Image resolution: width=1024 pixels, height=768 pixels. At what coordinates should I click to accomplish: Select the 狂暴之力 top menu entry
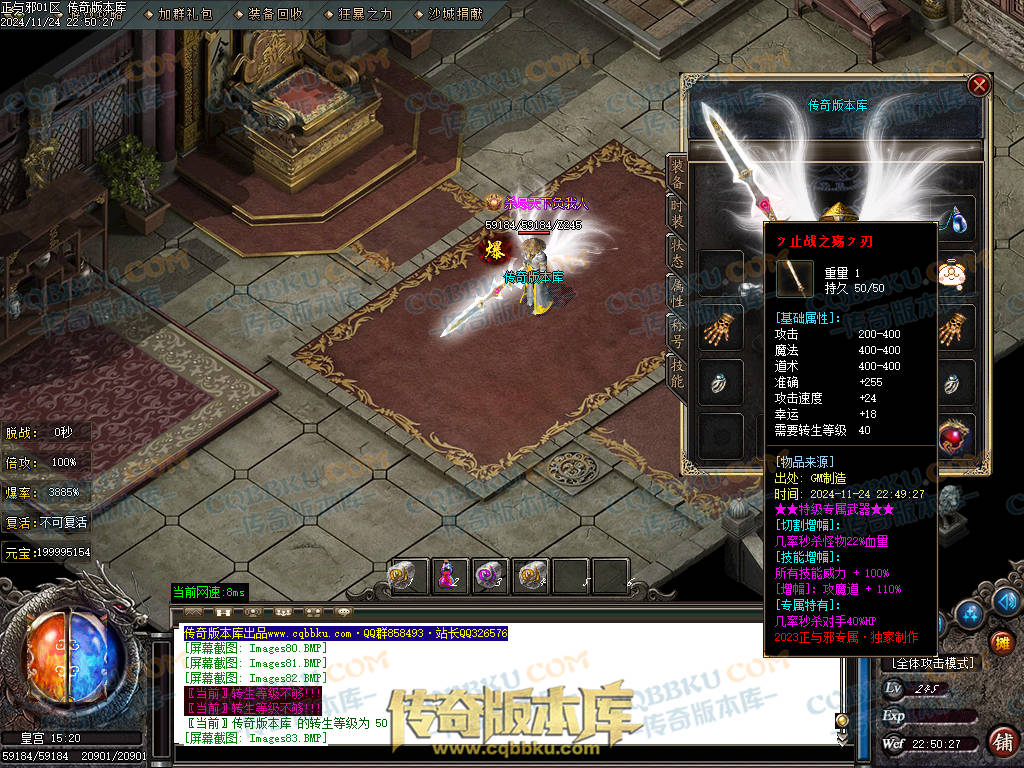point(365,14)
